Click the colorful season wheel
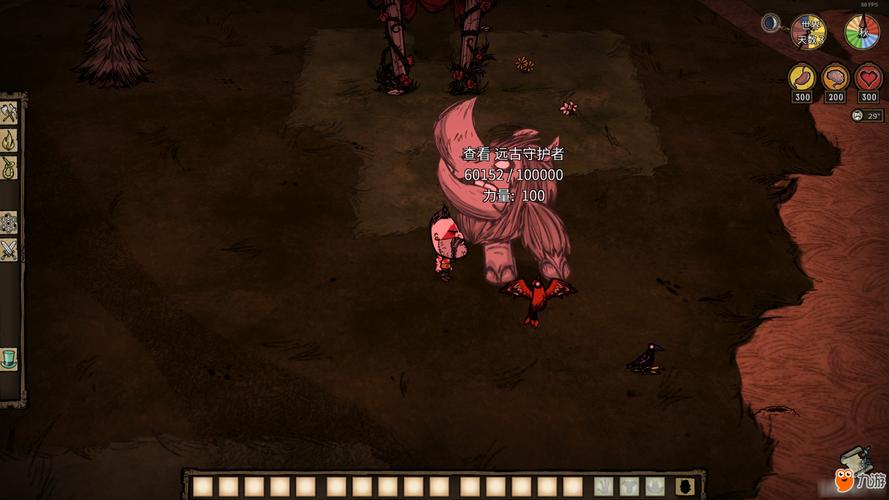Screen dimensions: 889x500 pyautogui.click(x=862, y=31)
